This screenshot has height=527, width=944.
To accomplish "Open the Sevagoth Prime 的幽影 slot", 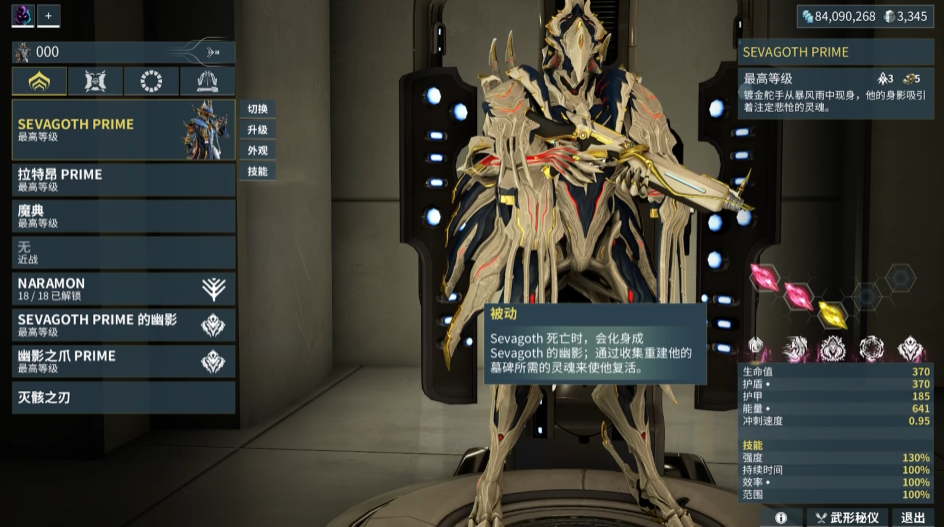I will pos(123,325).
